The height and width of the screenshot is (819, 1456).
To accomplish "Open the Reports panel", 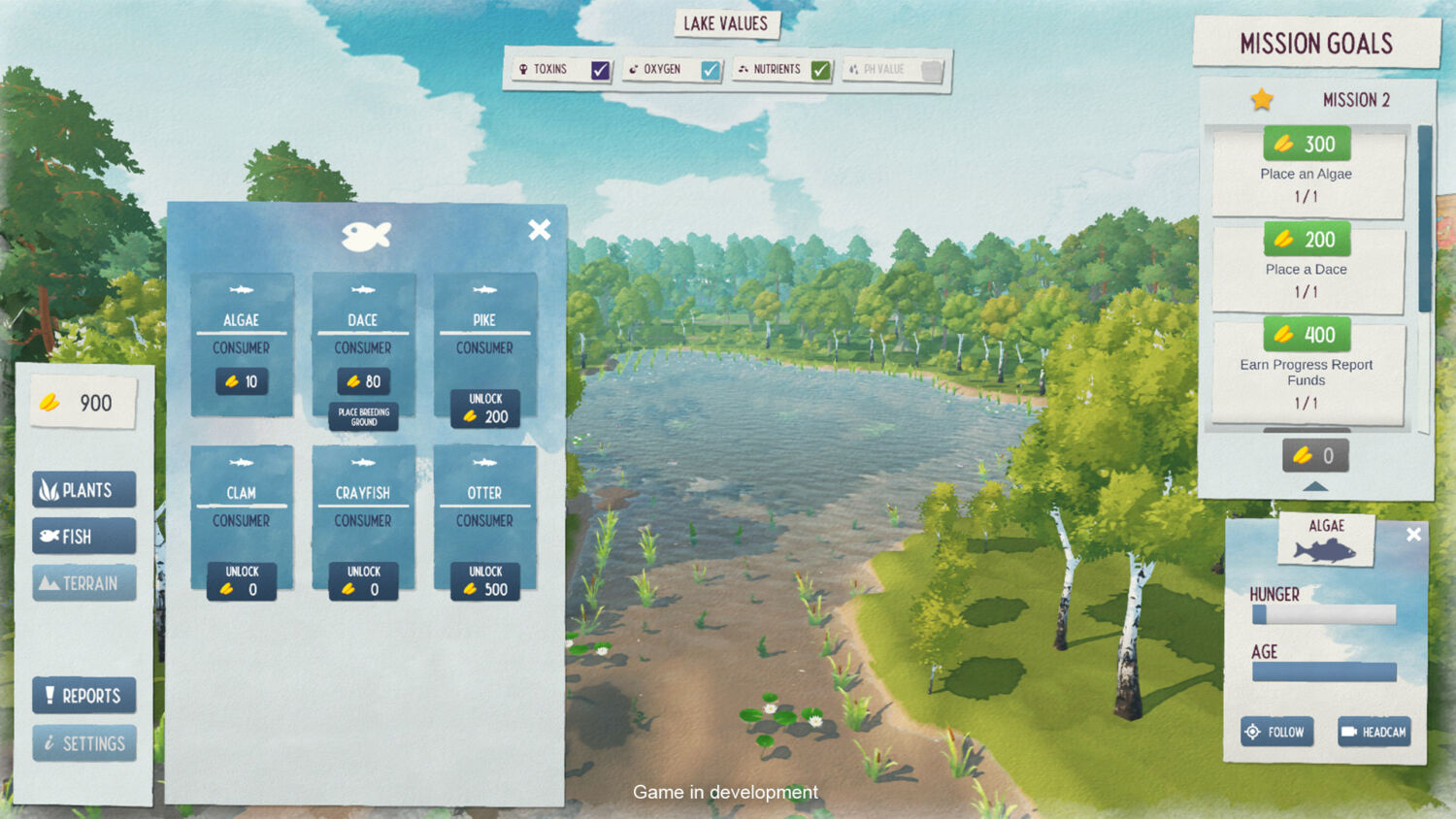I will [x=83, y=695].
